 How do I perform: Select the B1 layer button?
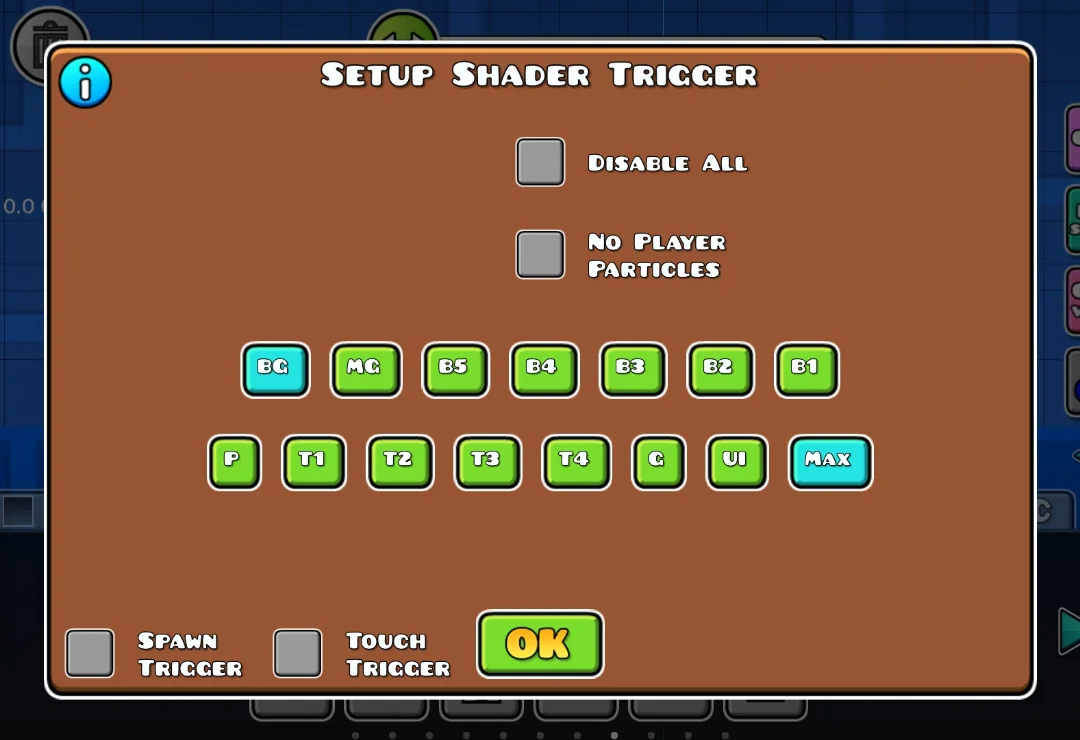[807, 369]
